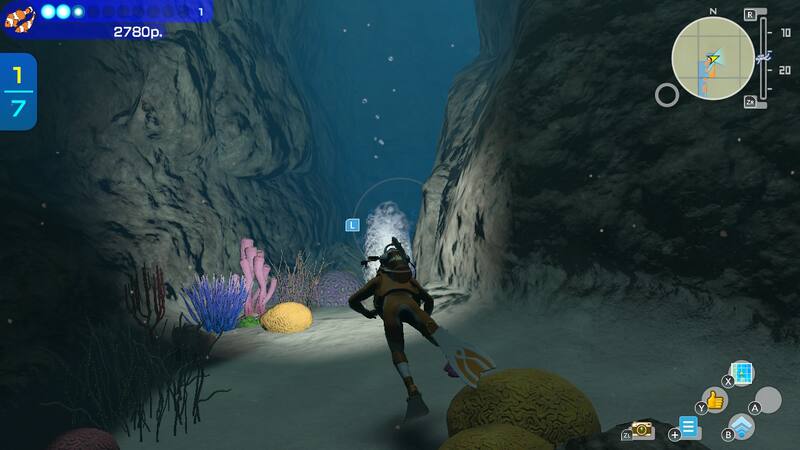Click the empty grey action circle
The width and height of the screenshot is (800, 450).
click(x=767, y=401)
